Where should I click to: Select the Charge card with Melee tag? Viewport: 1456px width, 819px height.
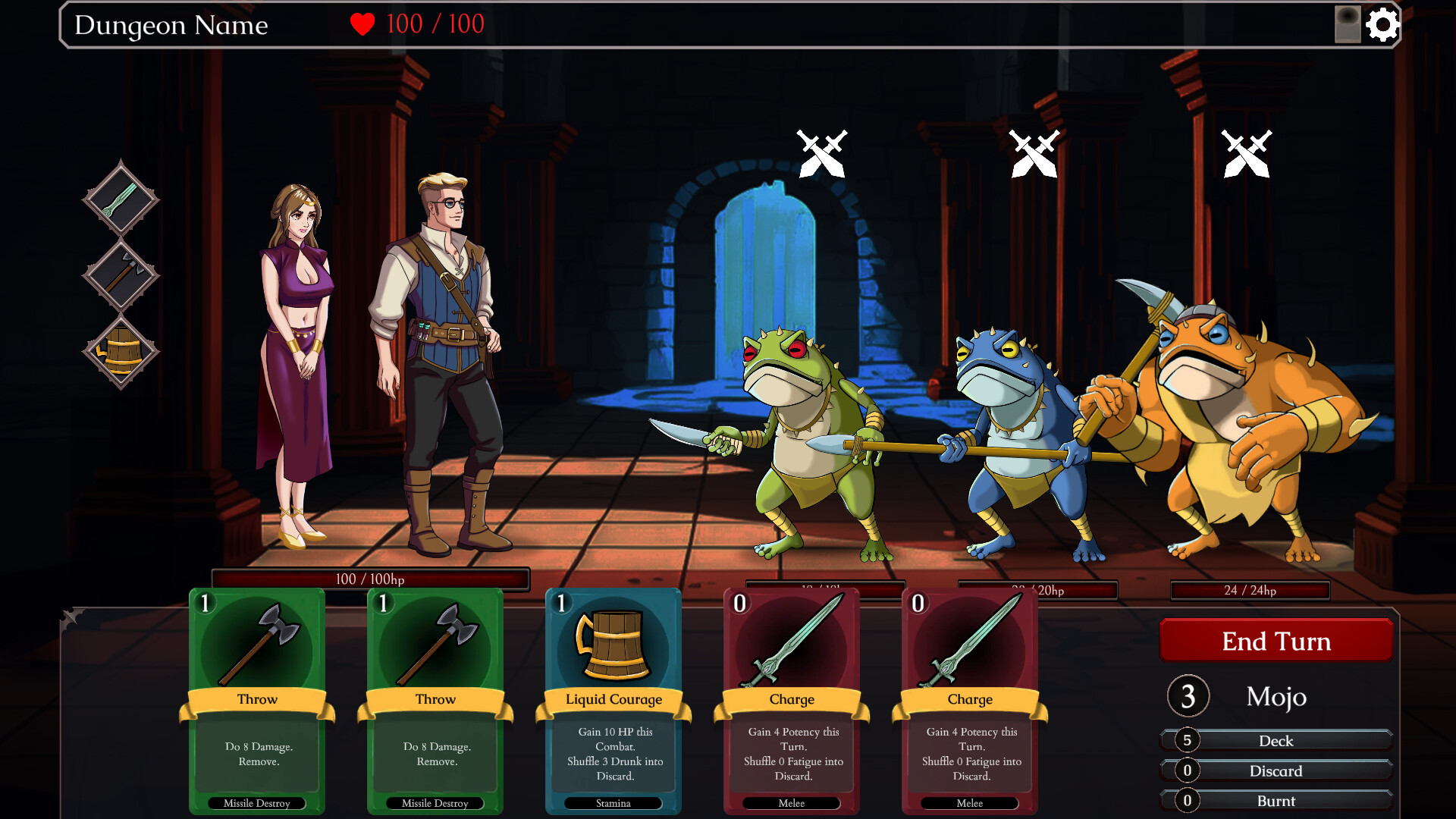coord(791,698)
